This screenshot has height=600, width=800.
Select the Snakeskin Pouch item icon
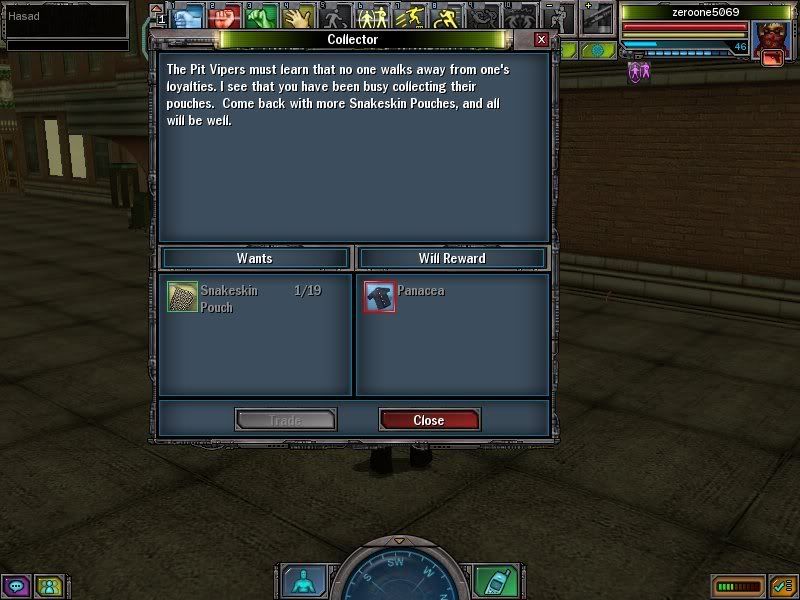[x=182, y=297]
